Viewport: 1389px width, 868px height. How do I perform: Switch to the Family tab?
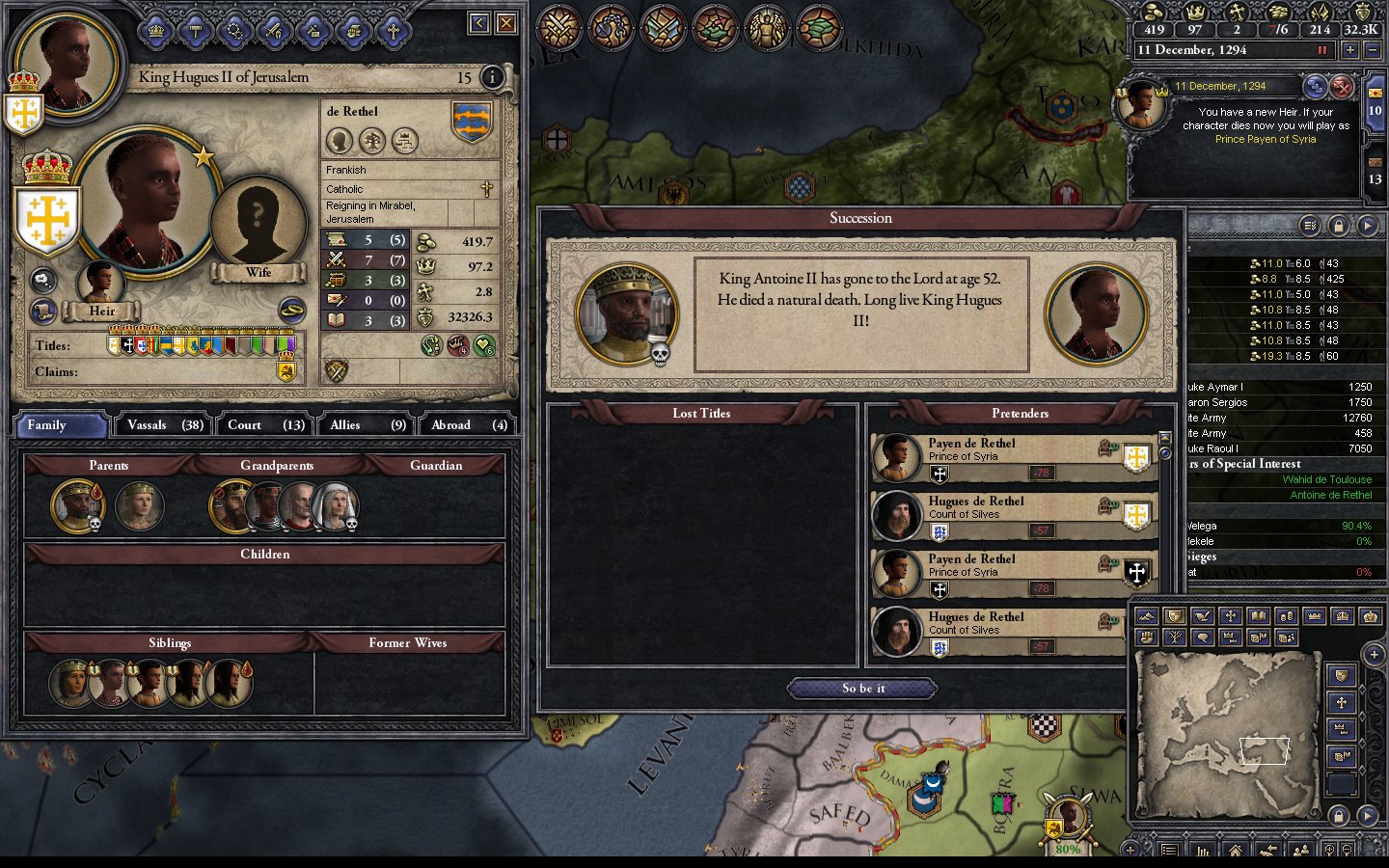(60, 425)
